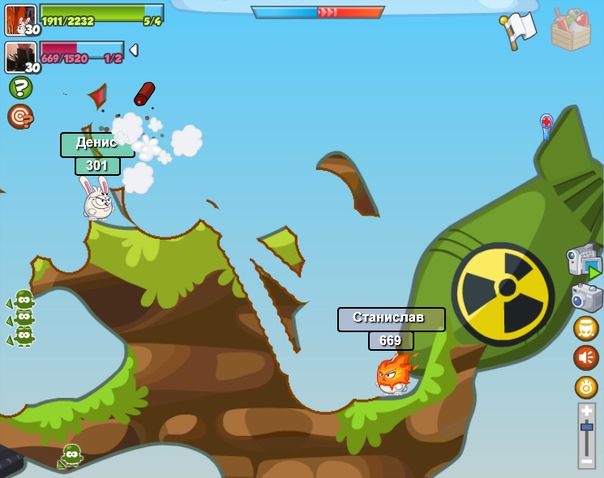
Task: Click the white arrow beside the pink bar
Action: click(133, 50)
